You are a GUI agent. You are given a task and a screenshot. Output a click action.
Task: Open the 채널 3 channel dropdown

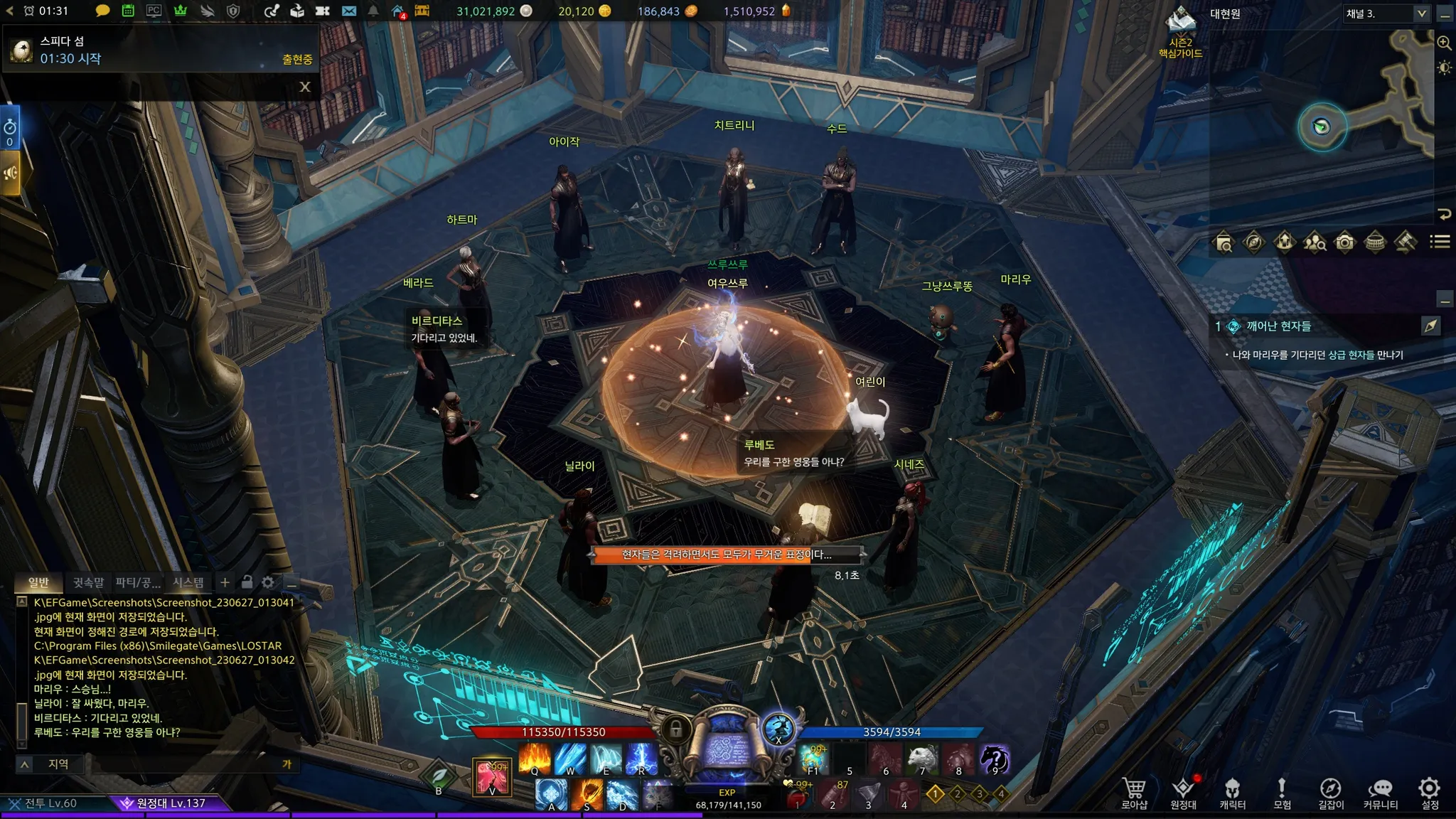tap(1420, 14)
